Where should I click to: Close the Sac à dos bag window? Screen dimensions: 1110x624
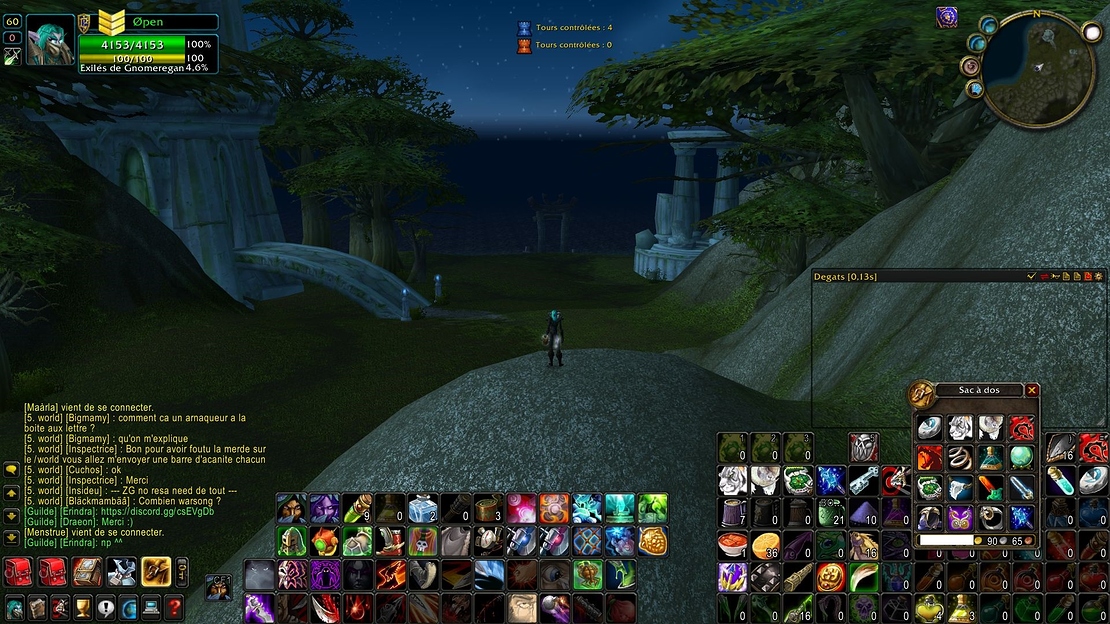tap(1032, 390)
